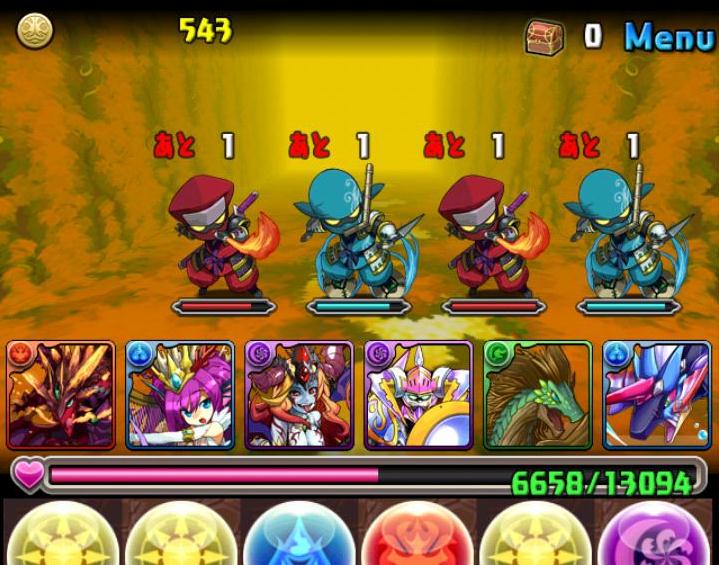The width and height of the screenshot is (719, 565).
Task: Choose the pink-helmeted knight with shield icon
Action: pyautogui.click(x=418, y=395)
